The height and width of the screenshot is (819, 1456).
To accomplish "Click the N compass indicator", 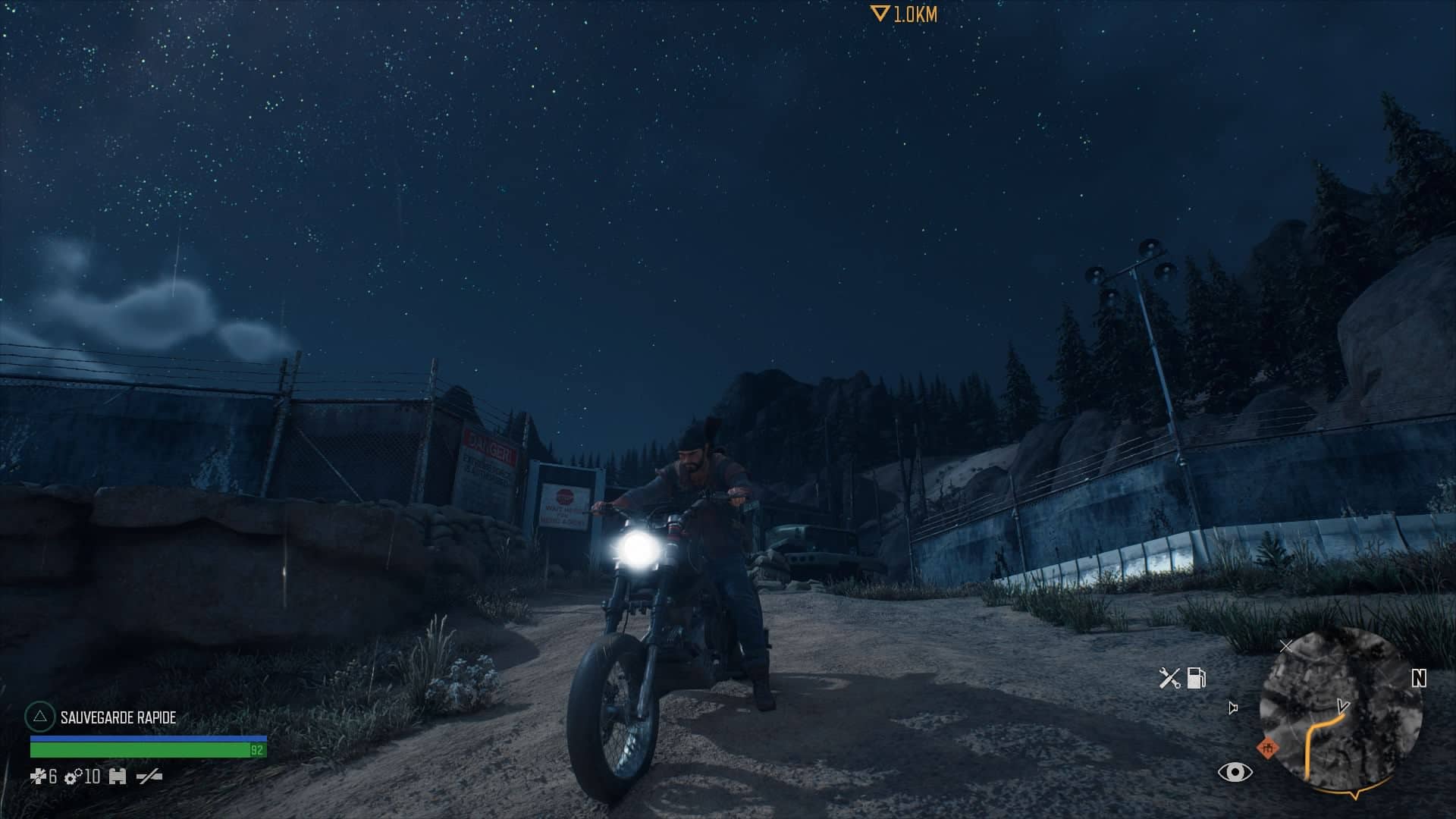I will (1419, 678).
